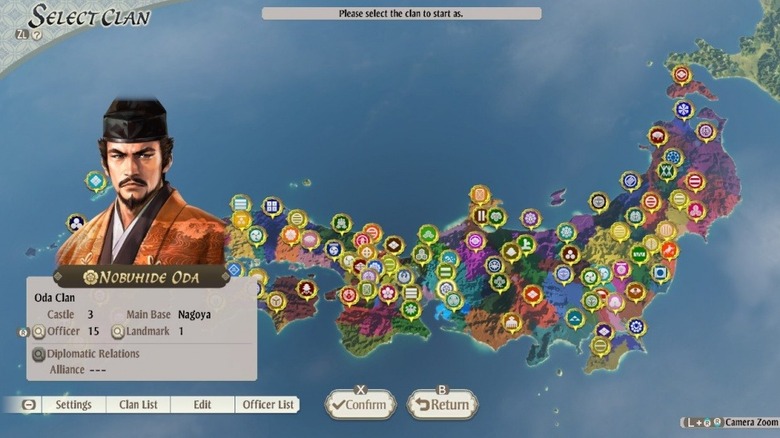Open the Settings menu

73,405
